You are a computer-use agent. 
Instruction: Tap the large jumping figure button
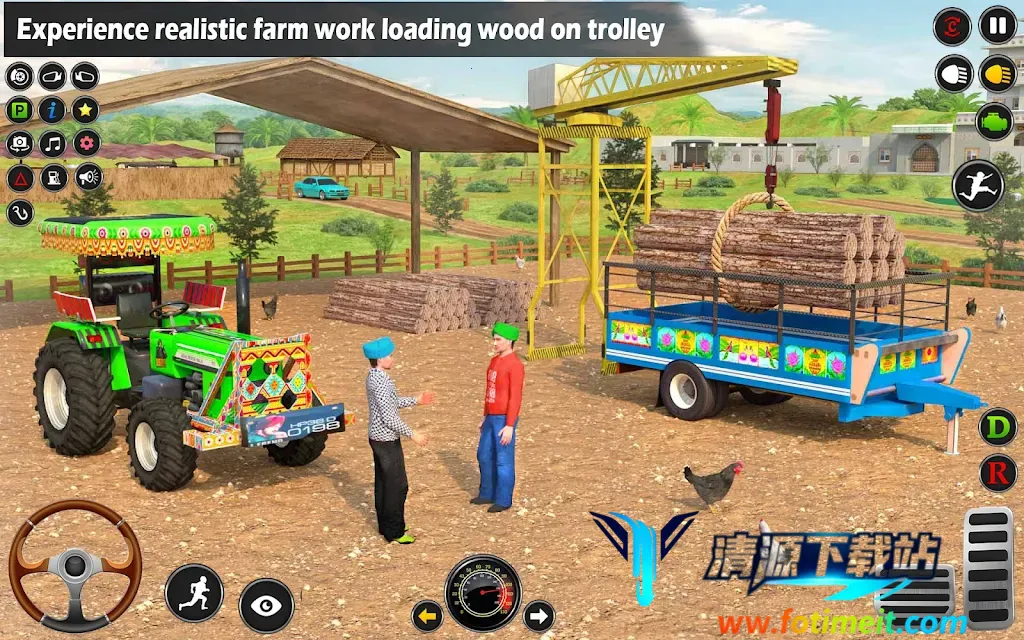coord(977,185)
